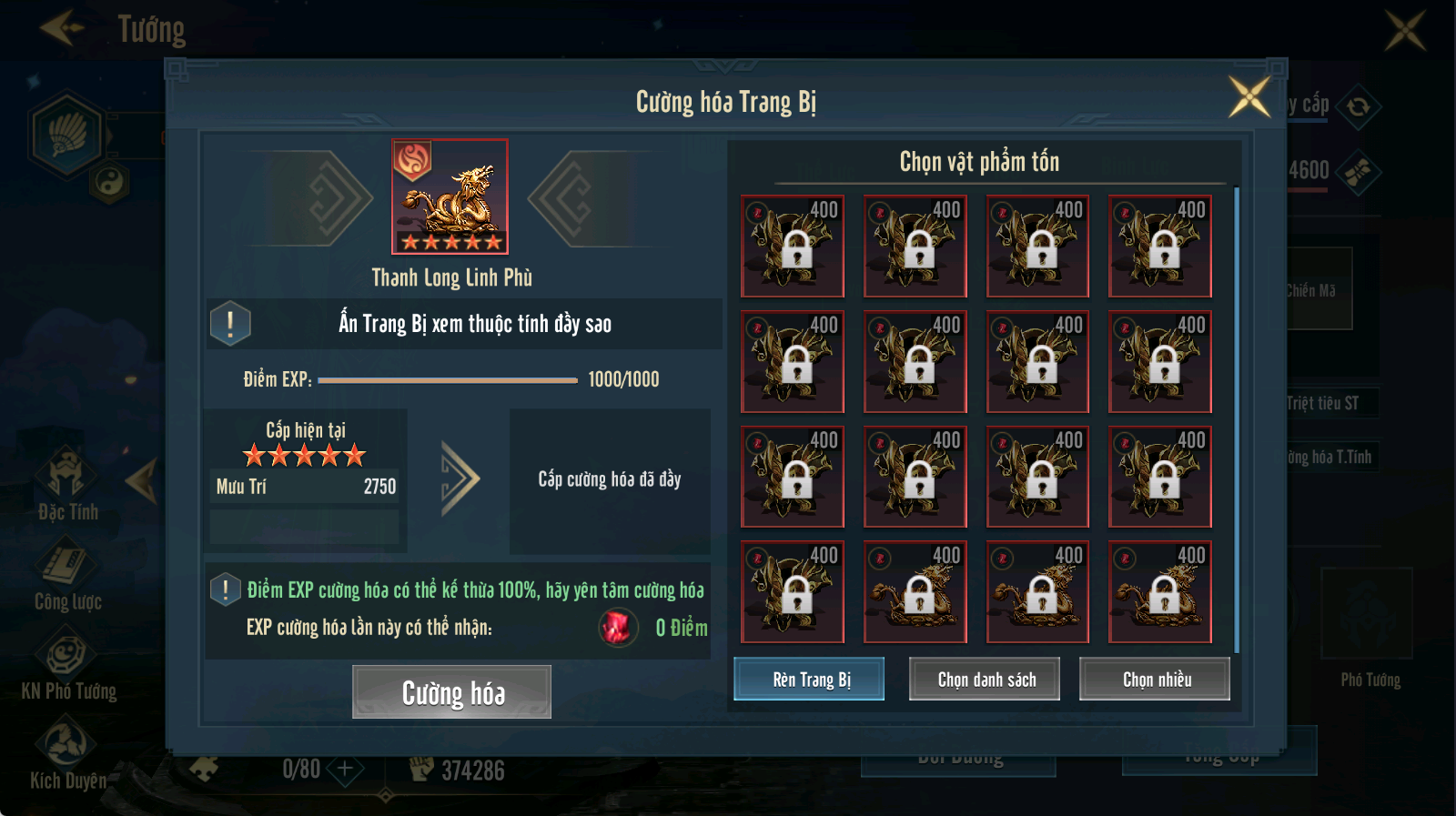1456x816 pixels.
Task: Choose the Chọn danh sách button
Action: 985,679
